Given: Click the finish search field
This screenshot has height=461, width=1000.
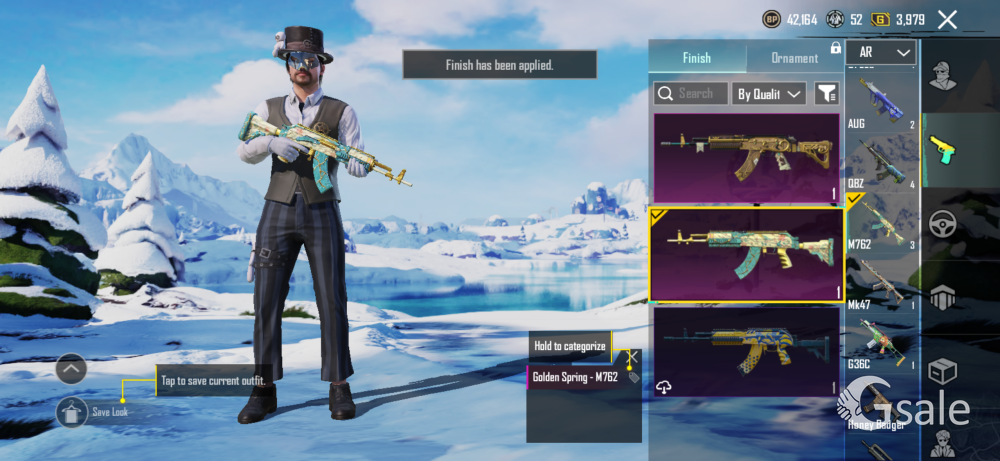Looking at the screenshot, I should pyautogui.click(x=691, y=94).
